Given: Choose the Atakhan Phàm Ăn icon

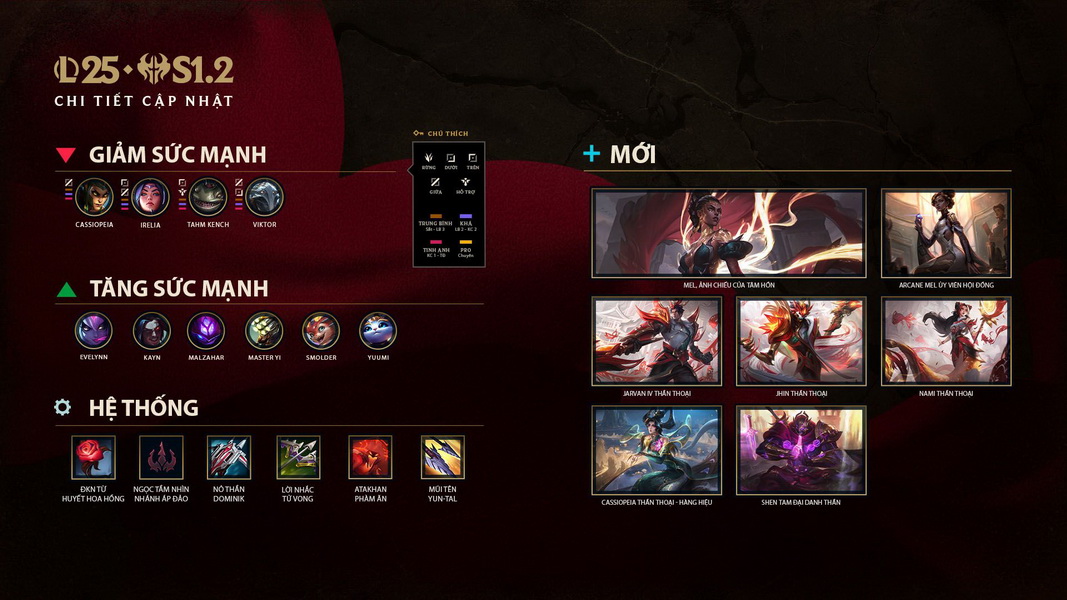Looking at the screenshot, I should click(371, 457).
